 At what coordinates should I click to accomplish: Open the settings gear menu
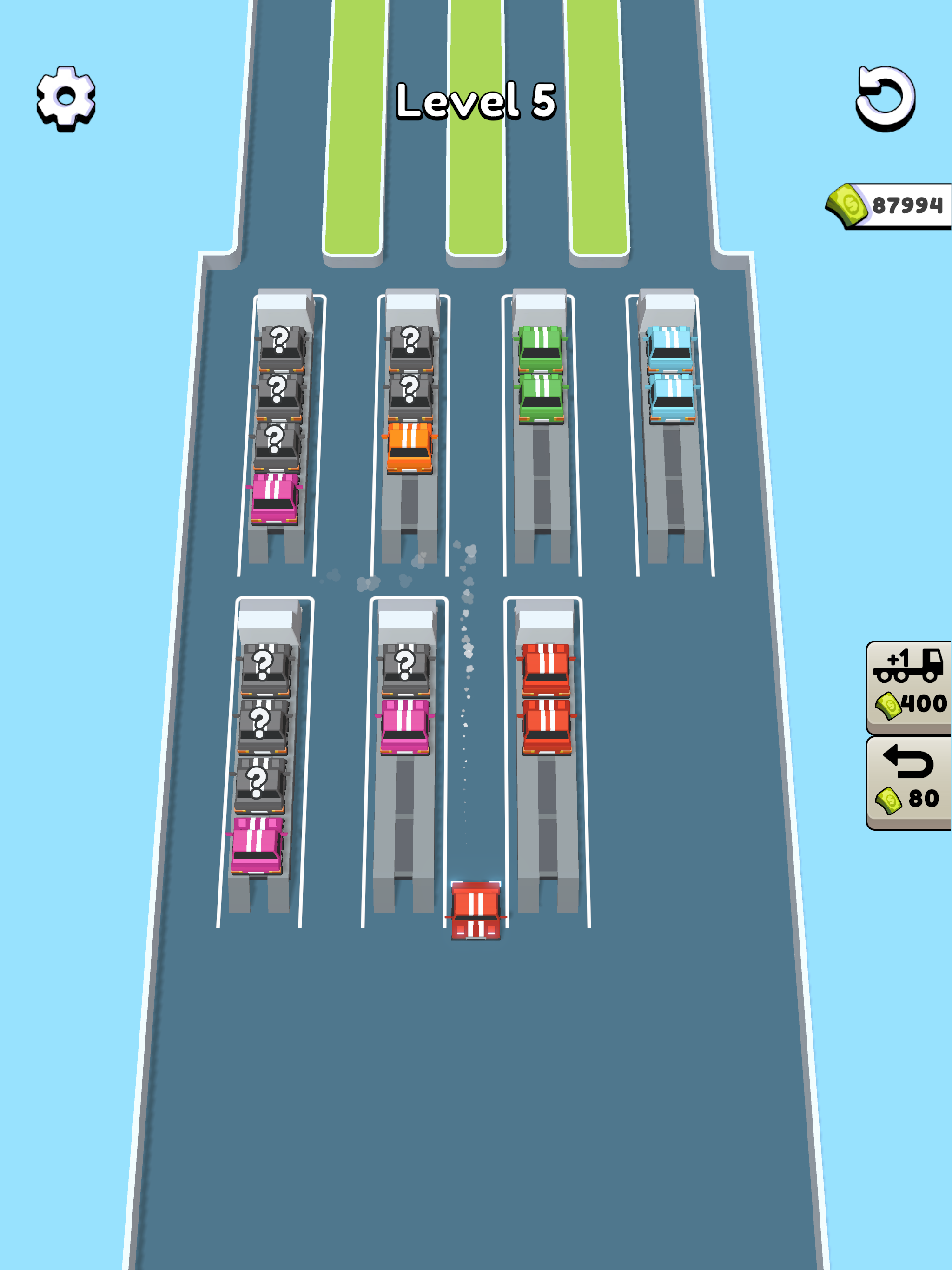(65, 98)
